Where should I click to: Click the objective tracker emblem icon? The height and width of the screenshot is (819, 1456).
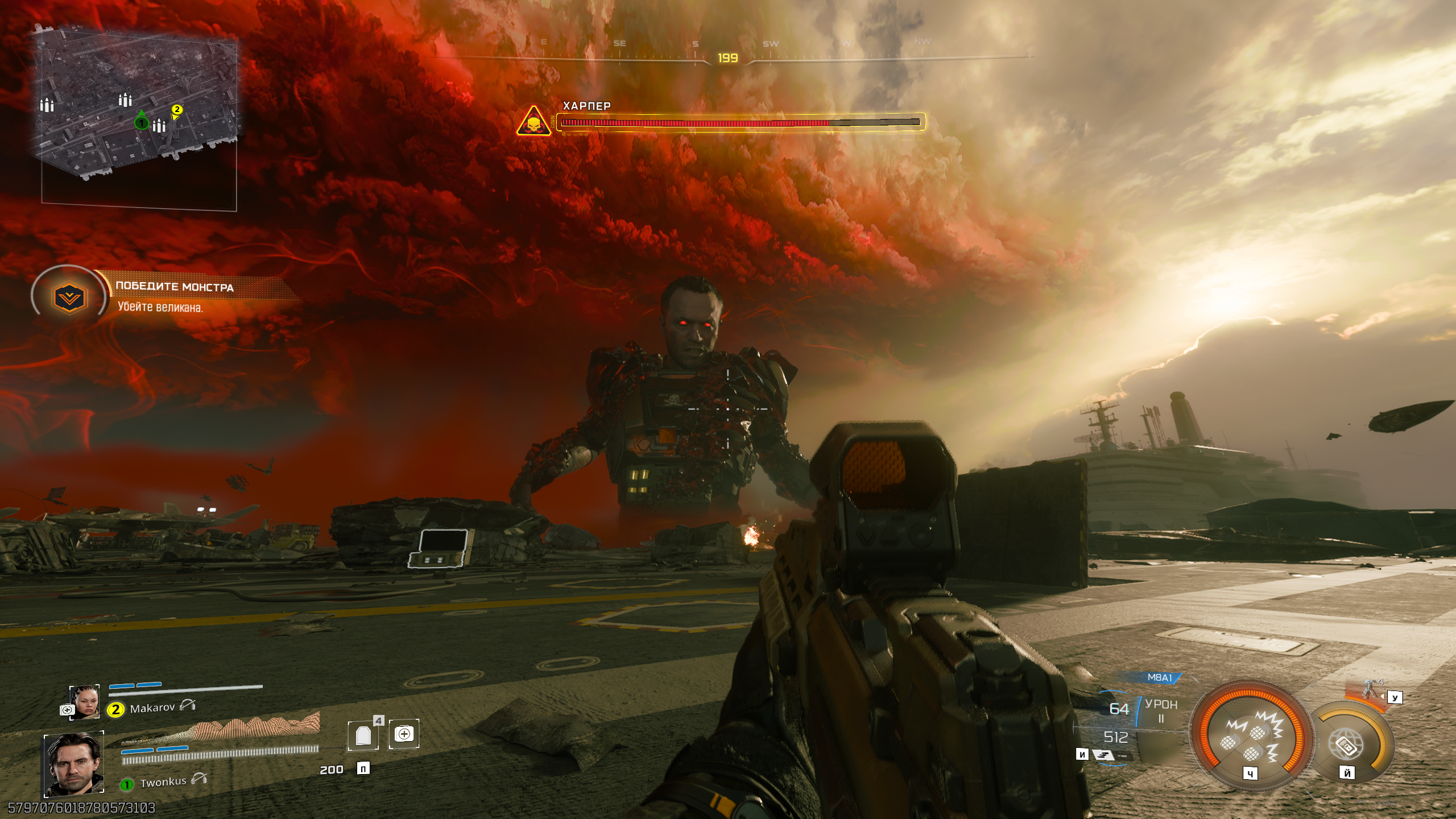(x=69, y=297)
